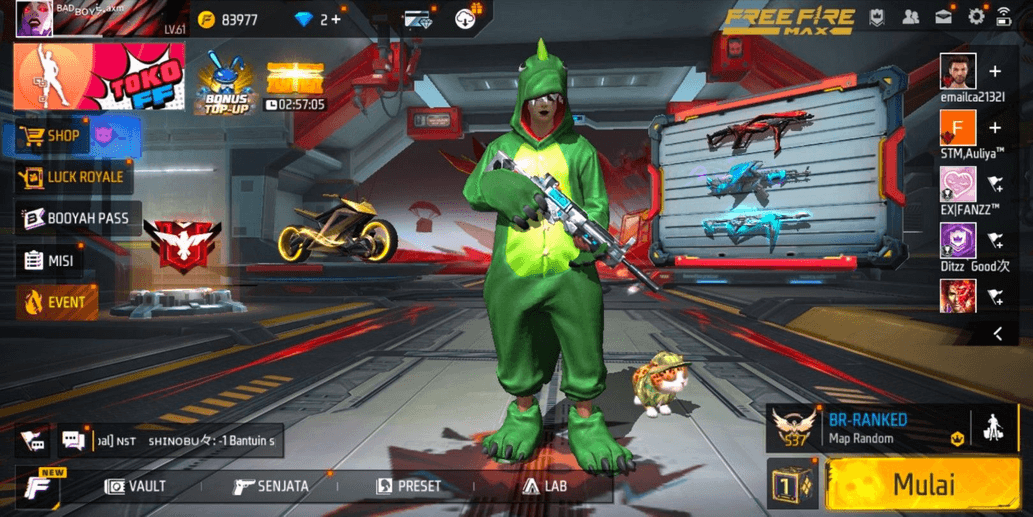Screen dimensions: 1033x517
Task: Tap the yellow Mulai start button
Action: tap(922, 485)
